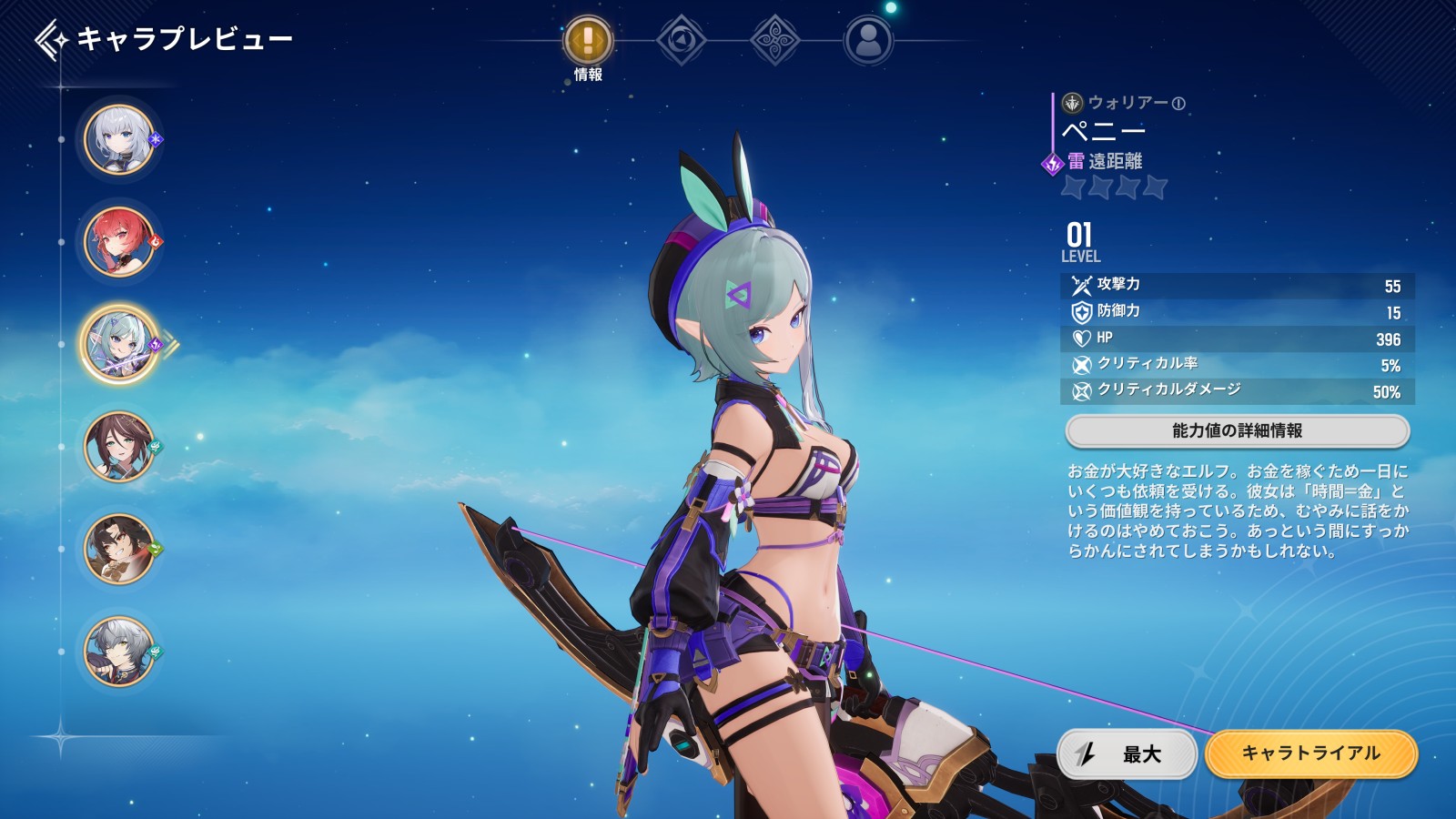Select the red-haired character portrait
The height and width of the screenshot is (819, 1456).
[119, 242]
